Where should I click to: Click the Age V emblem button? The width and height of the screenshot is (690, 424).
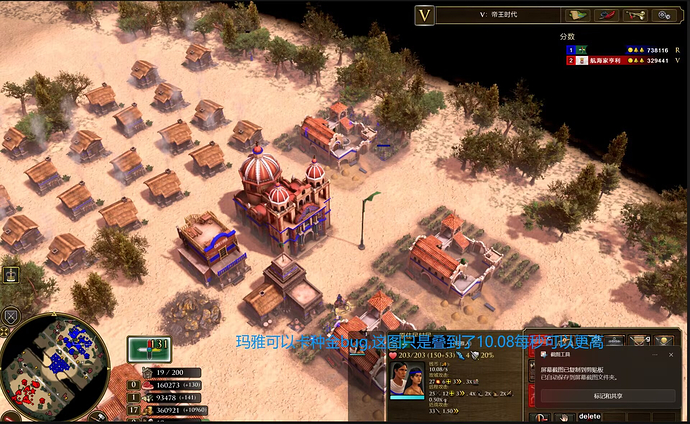click(425, 15)
